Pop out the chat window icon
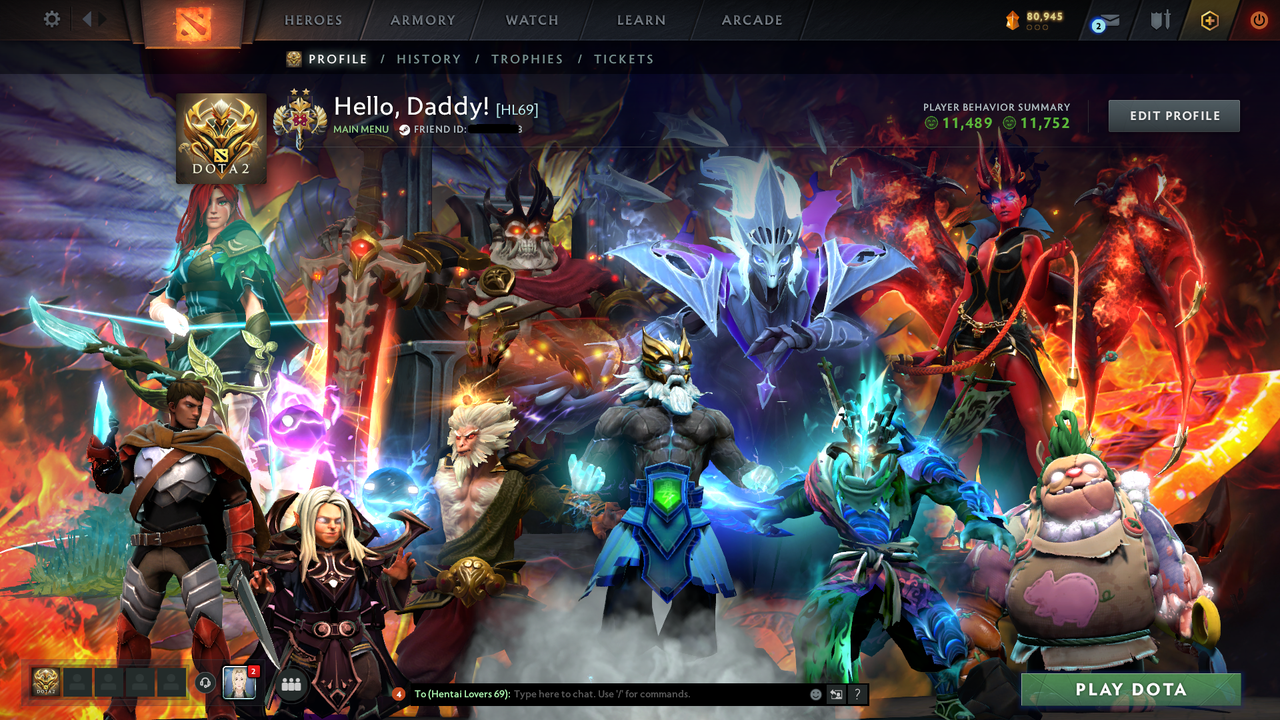Screen dimensions: 1280x720 click(x=835, y=693)
